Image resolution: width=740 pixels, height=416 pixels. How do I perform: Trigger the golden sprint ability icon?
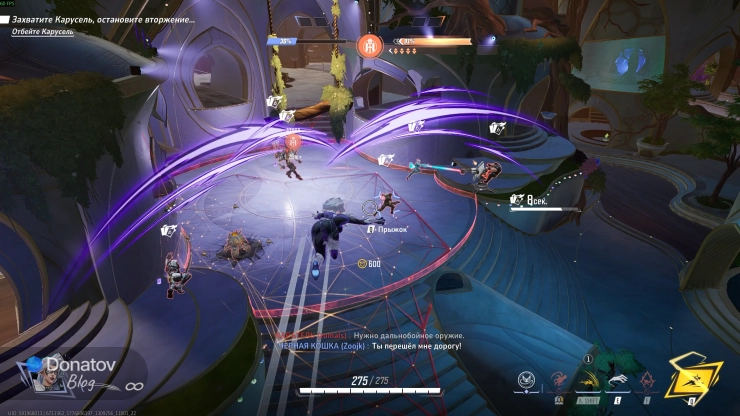tap(589, 380)
